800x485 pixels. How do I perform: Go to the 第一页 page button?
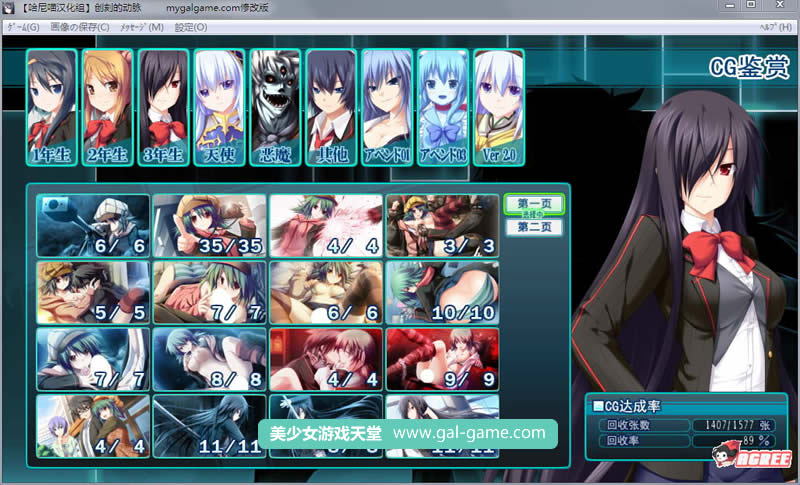click(533, 204)
